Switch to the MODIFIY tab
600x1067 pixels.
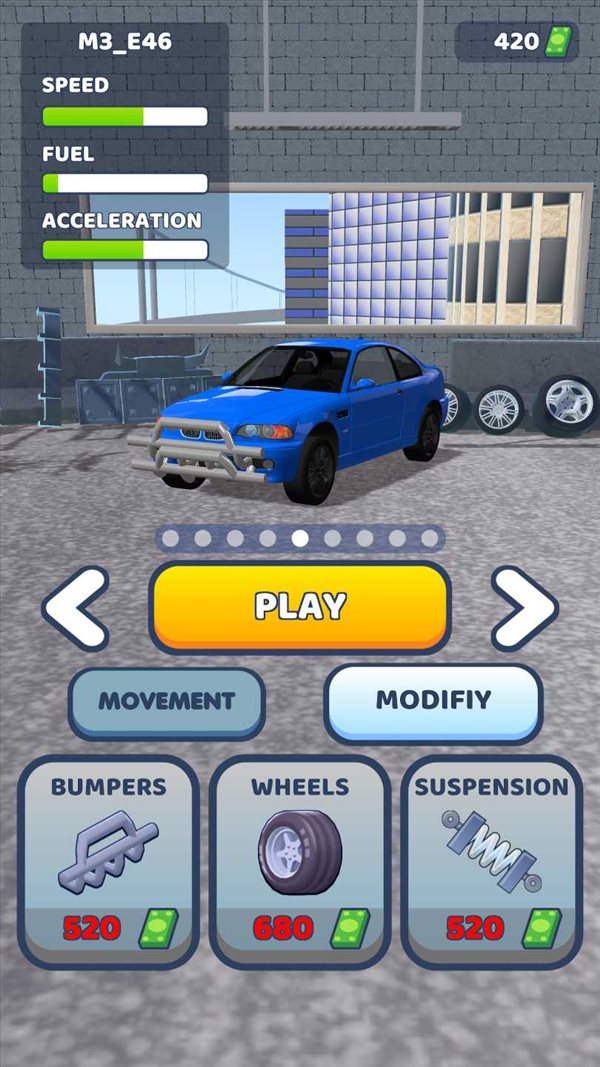pyautogui.click(x=433, y=699)
